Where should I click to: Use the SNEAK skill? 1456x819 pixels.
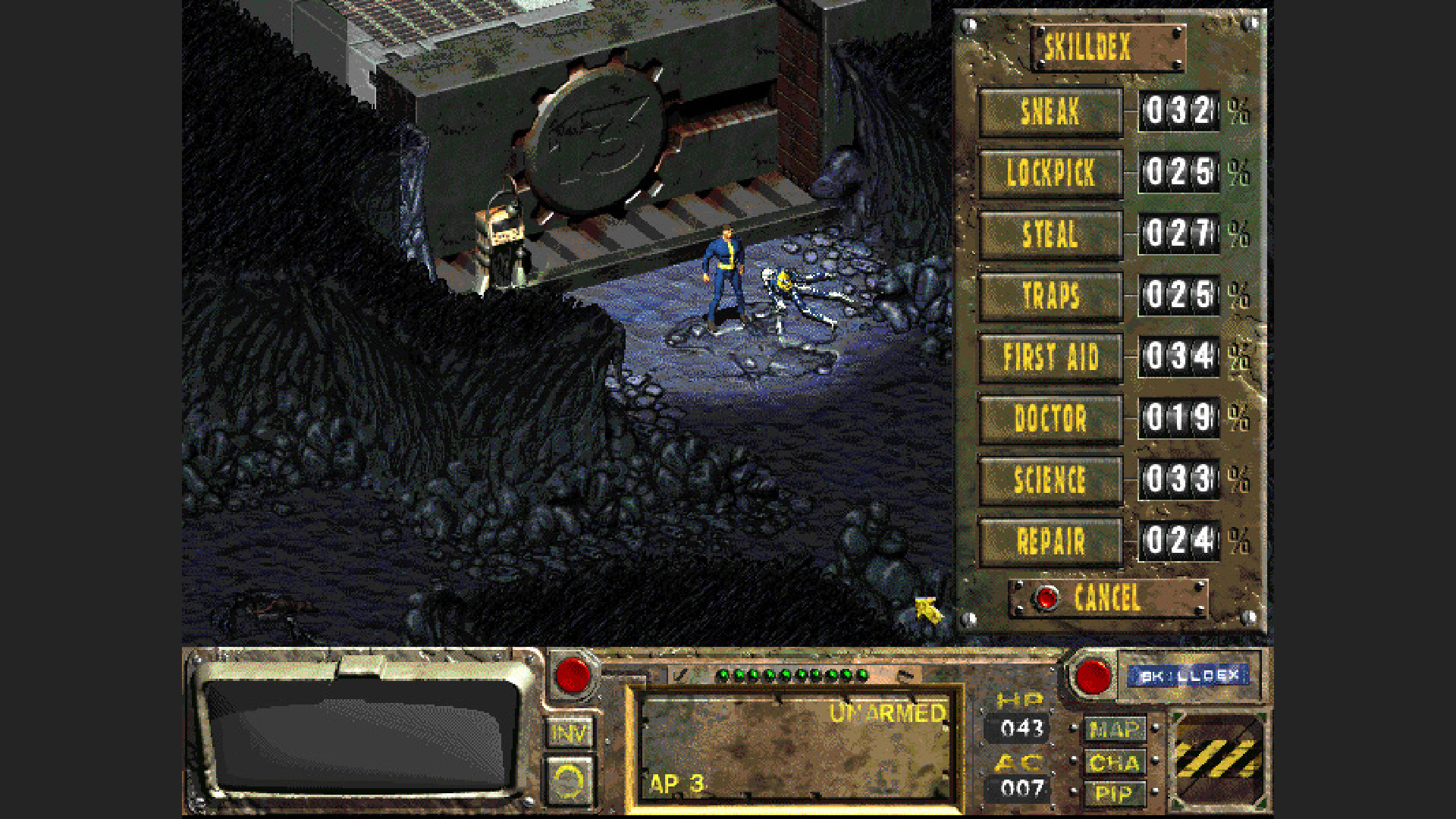1050,111
